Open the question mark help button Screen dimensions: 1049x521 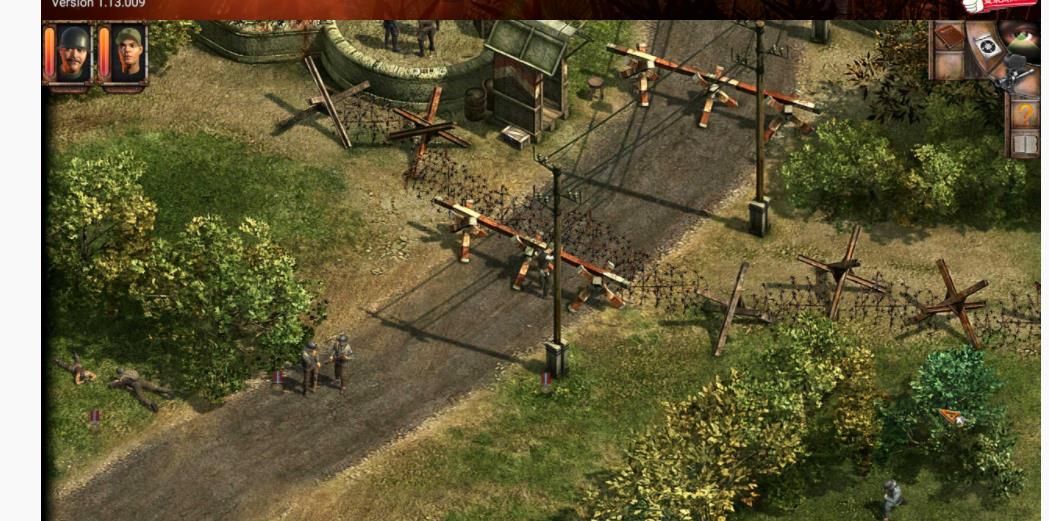tap(1024, 112)
